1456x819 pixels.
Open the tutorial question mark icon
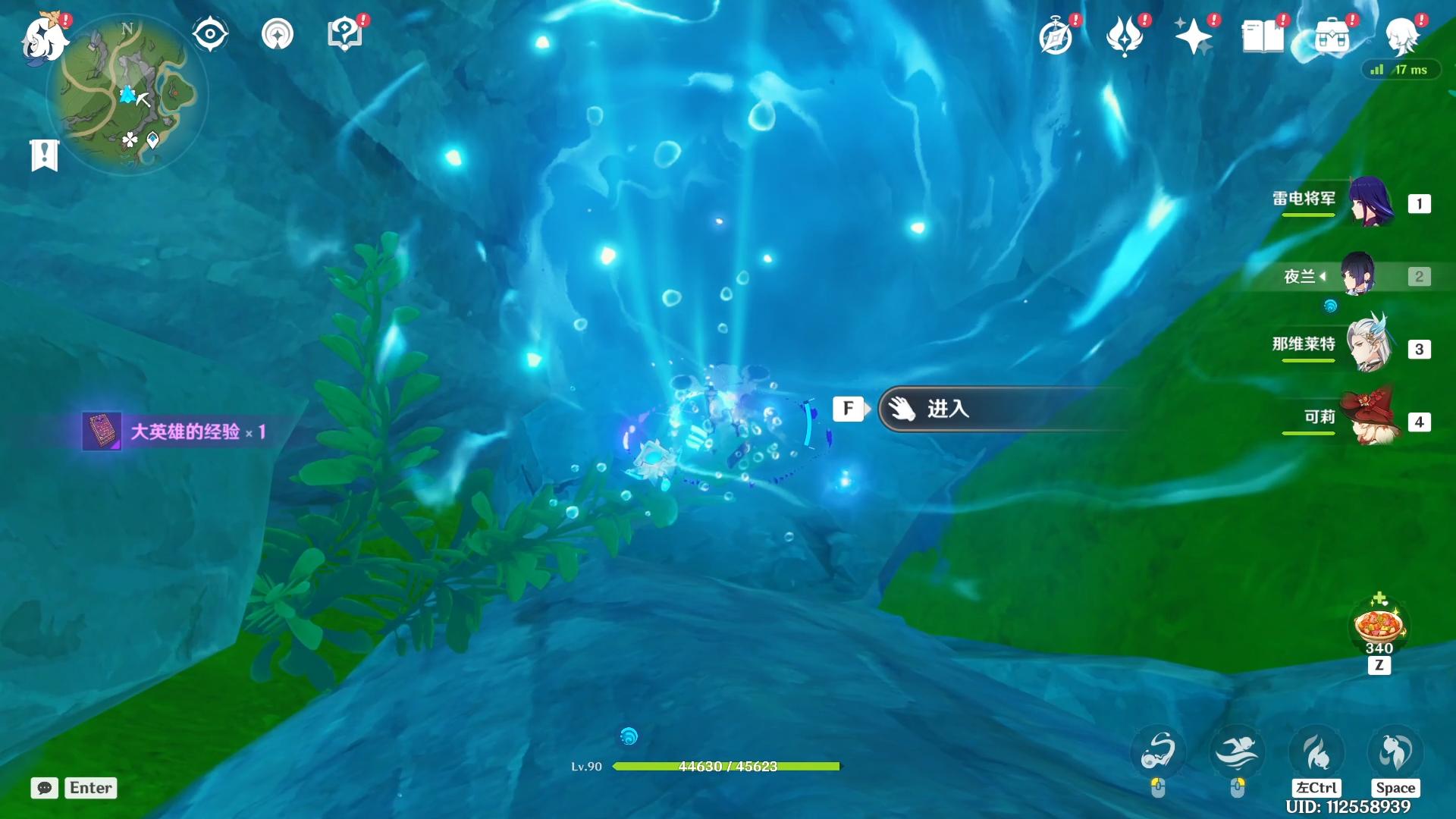344,34
